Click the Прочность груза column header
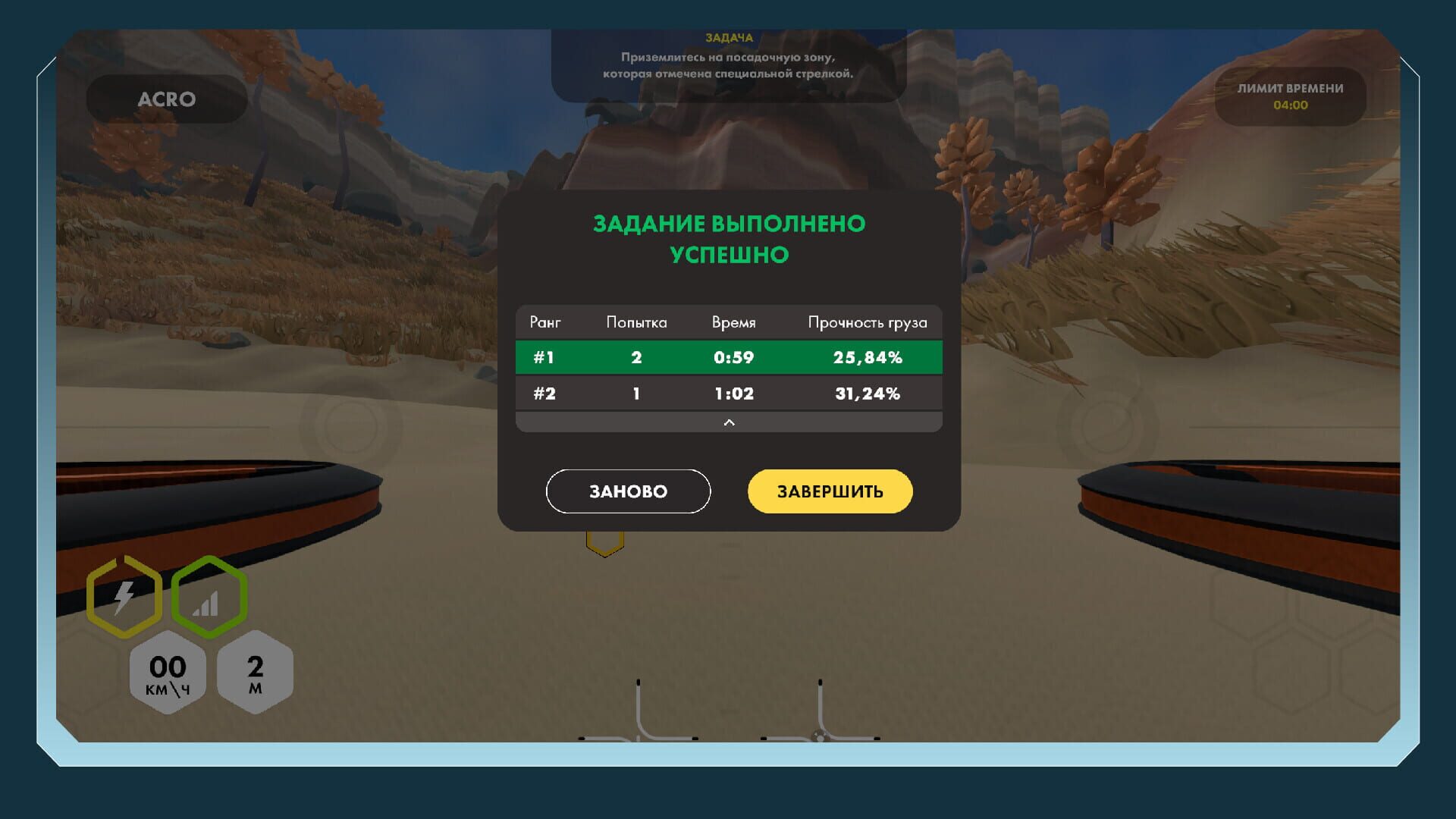This screenshot has height=819, width=1456. [868, 322]
